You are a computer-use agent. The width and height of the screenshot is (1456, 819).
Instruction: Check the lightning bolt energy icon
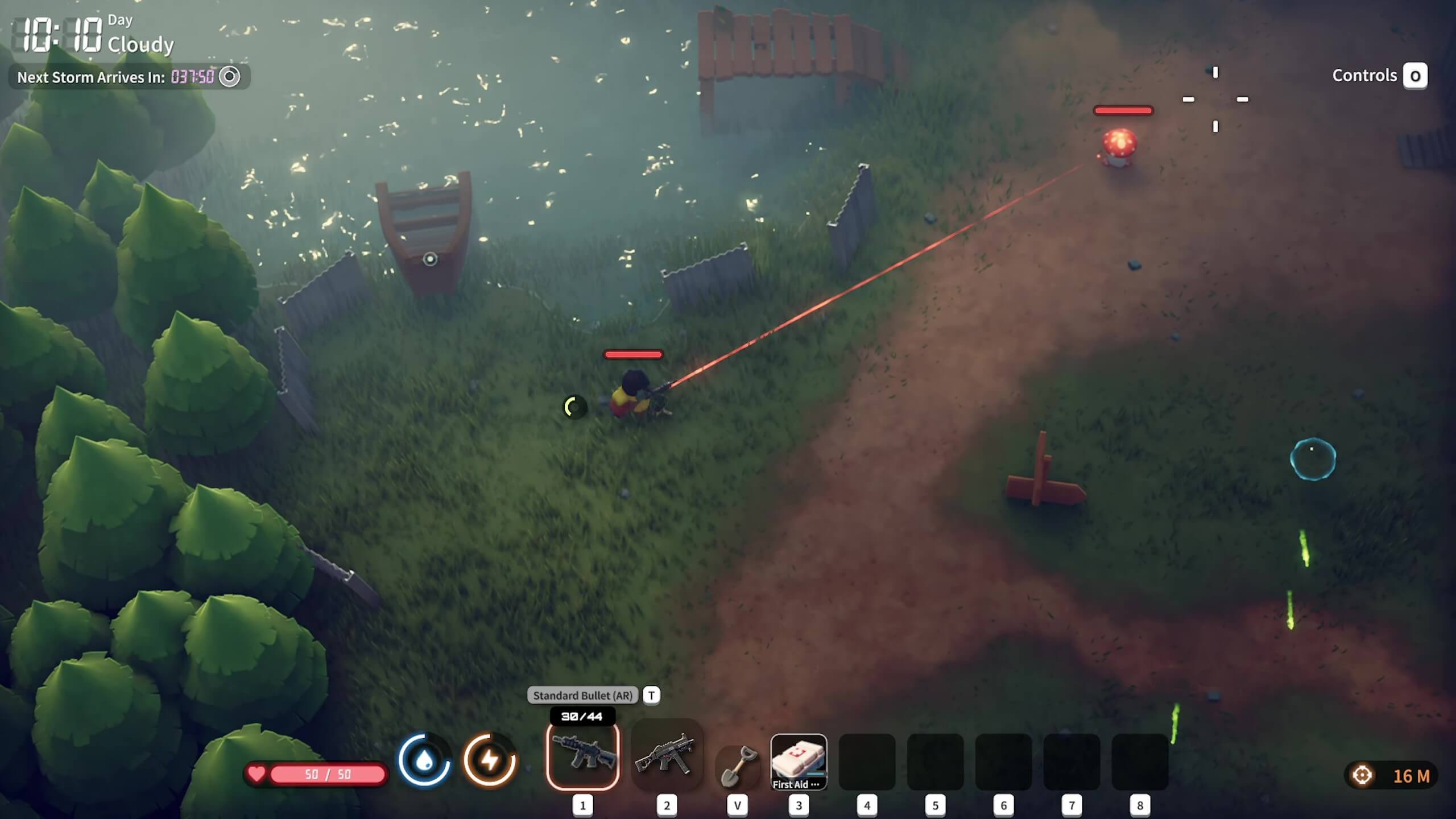490,760
